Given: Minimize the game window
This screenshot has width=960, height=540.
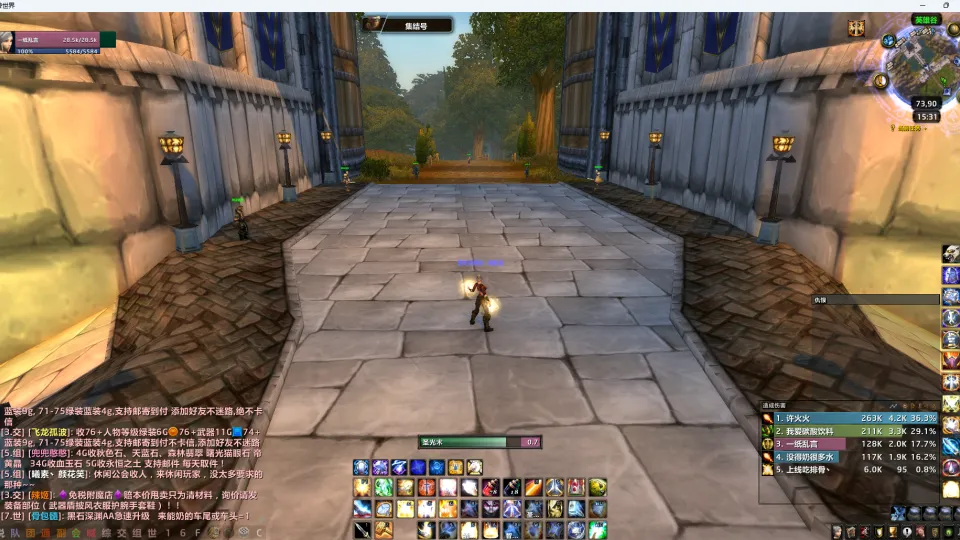Looking at the screenshot, I should (872, 5).
